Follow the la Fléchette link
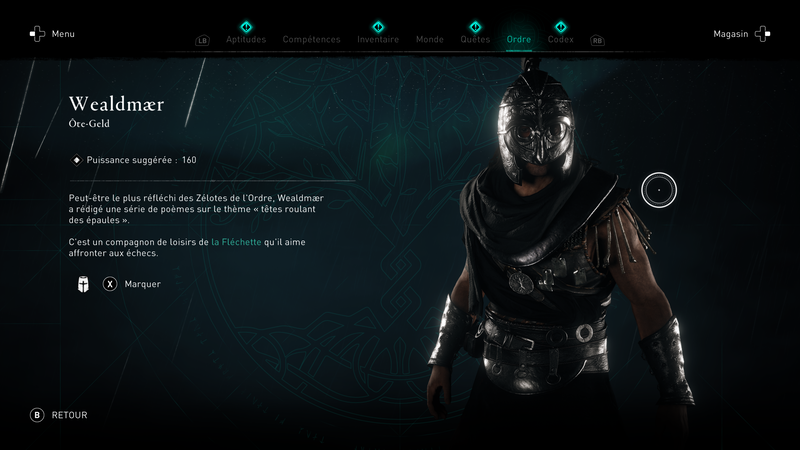The image size is (800, 450). (x=234, y=242)
